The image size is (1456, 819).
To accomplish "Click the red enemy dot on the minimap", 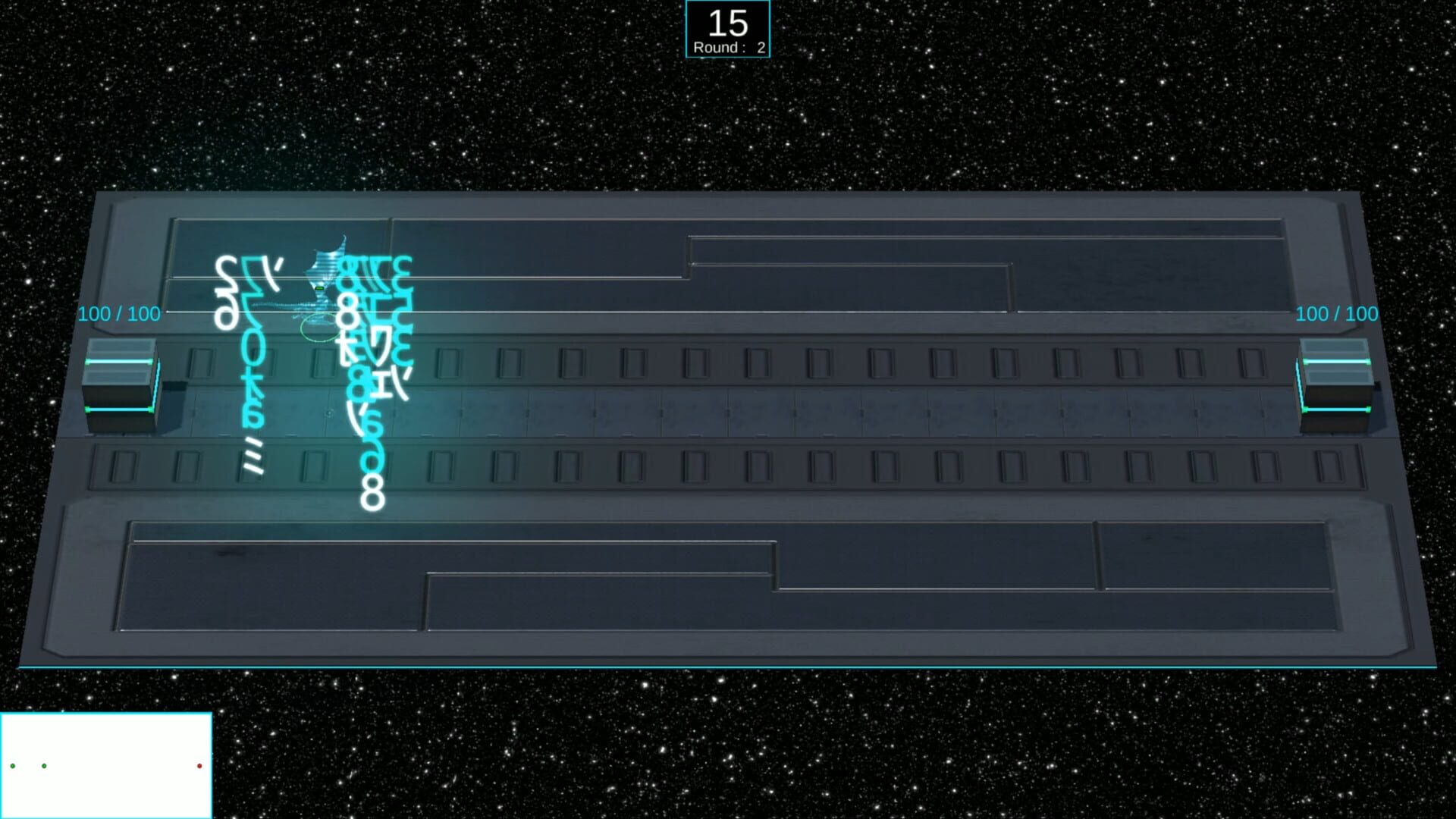I will 199,766.
